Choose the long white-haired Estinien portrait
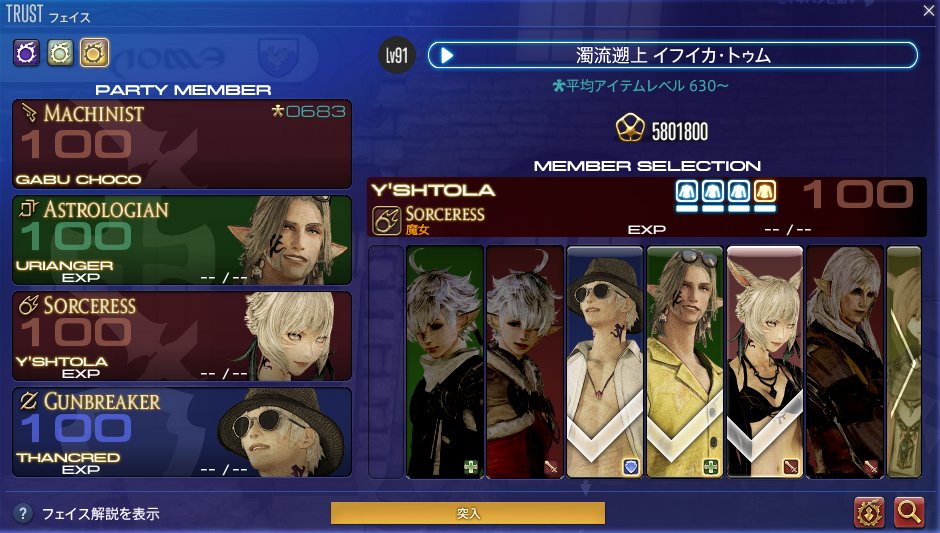940x533 pixels. (x=845, y=360)
